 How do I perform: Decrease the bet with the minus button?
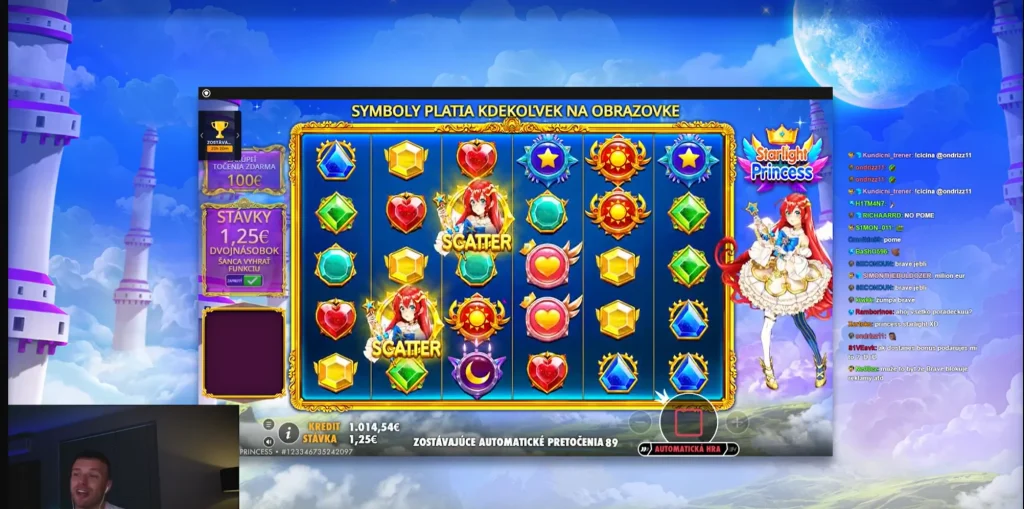(x=641, y=423)
